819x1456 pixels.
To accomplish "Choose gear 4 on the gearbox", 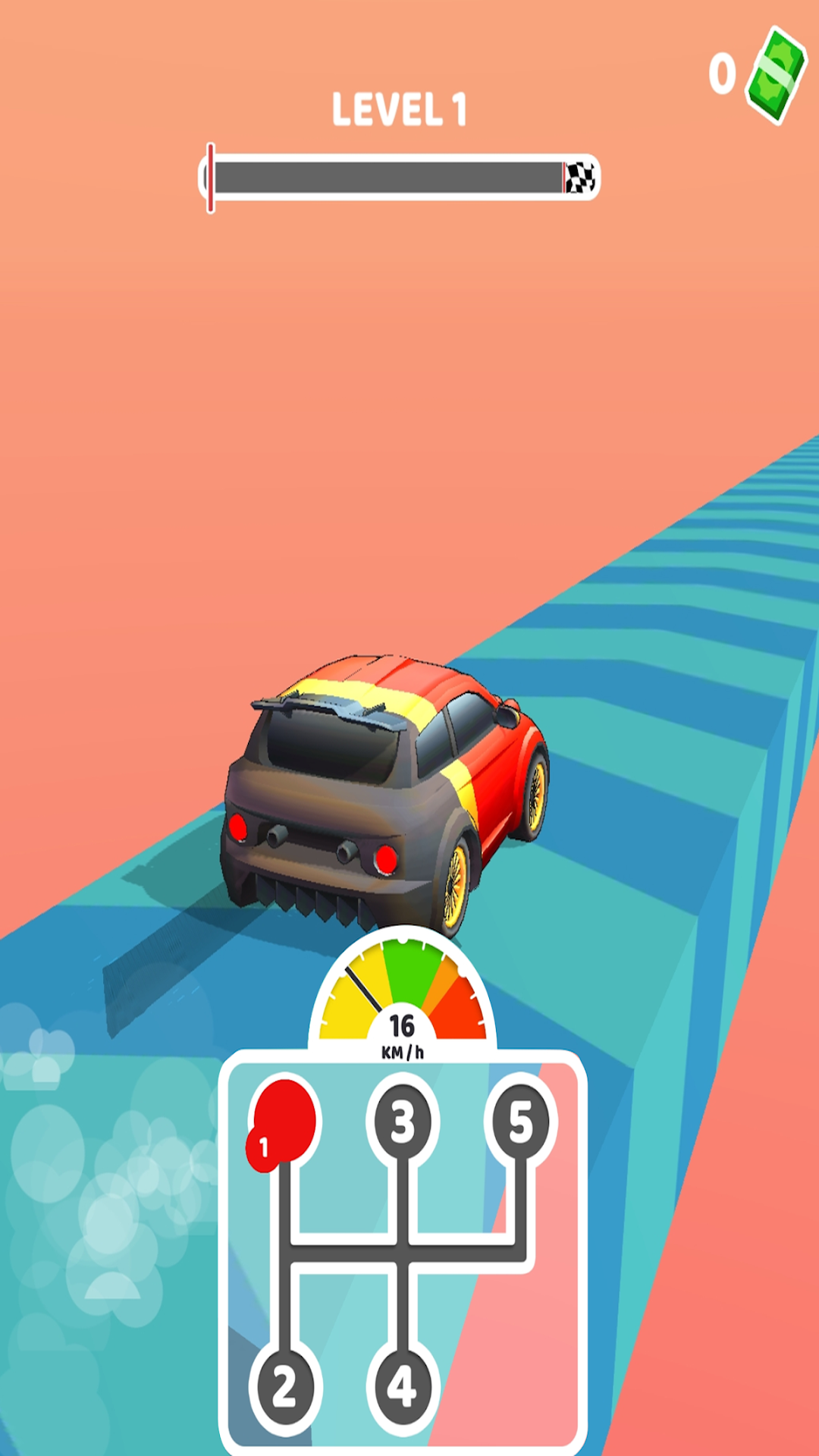I will 402,1388.
